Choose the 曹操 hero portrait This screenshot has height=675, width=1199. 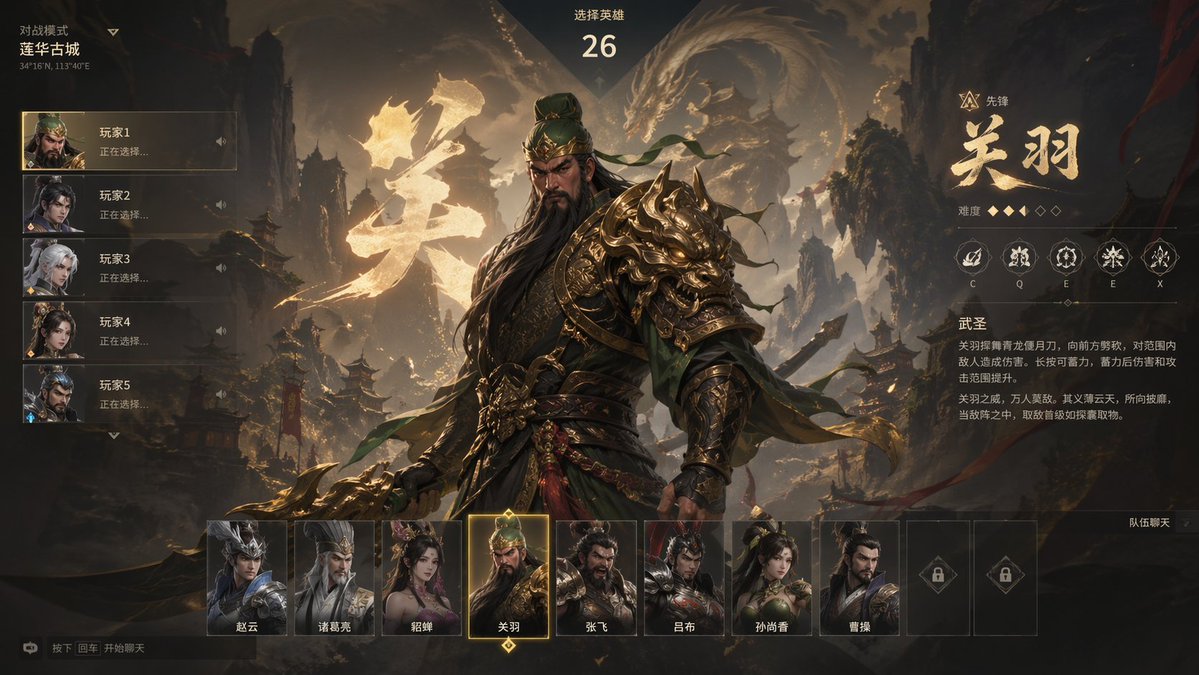(859, 578)
